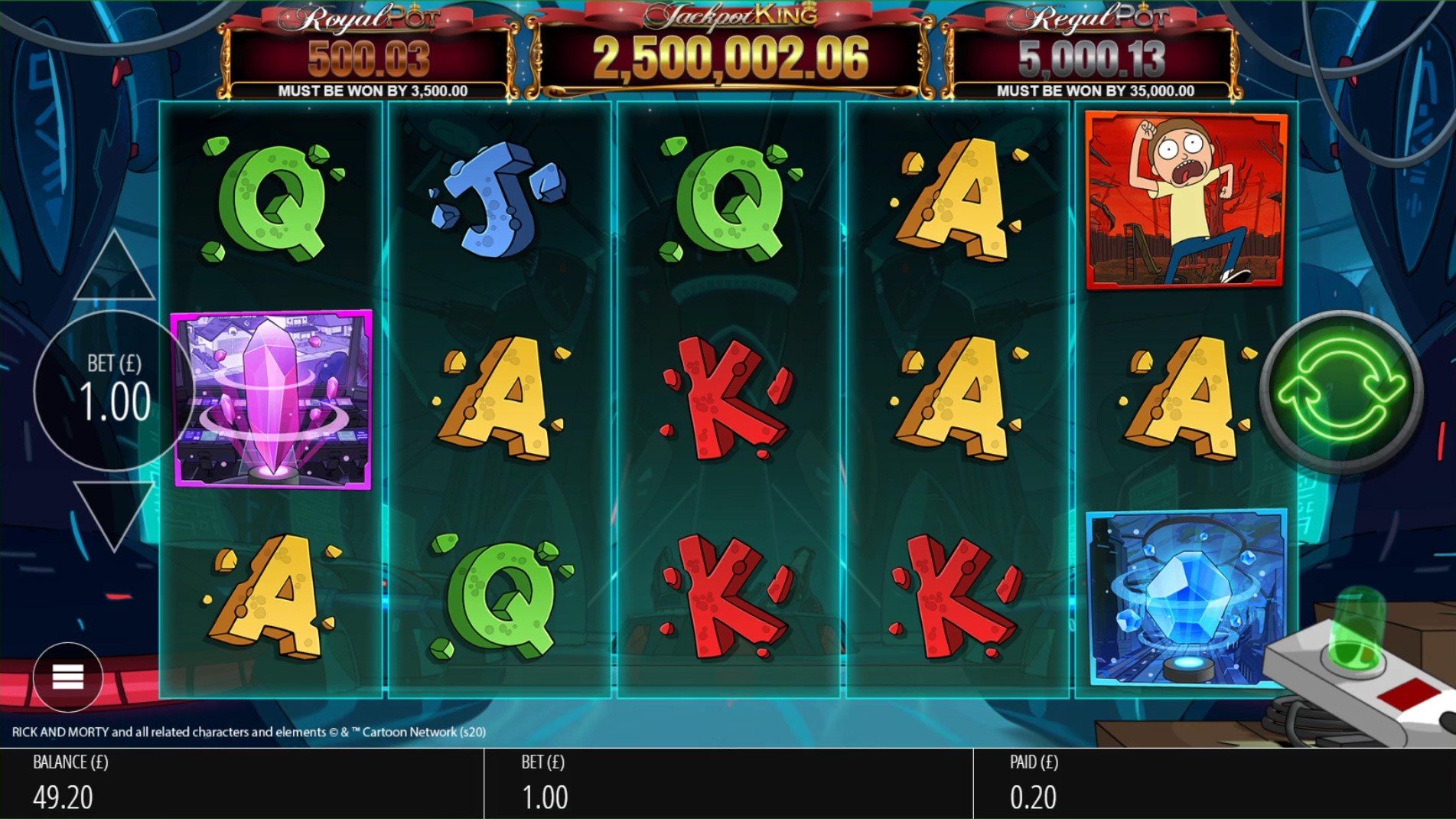
Task: Decrease the bet with the down arrow
Action: [x=114, y=513]
